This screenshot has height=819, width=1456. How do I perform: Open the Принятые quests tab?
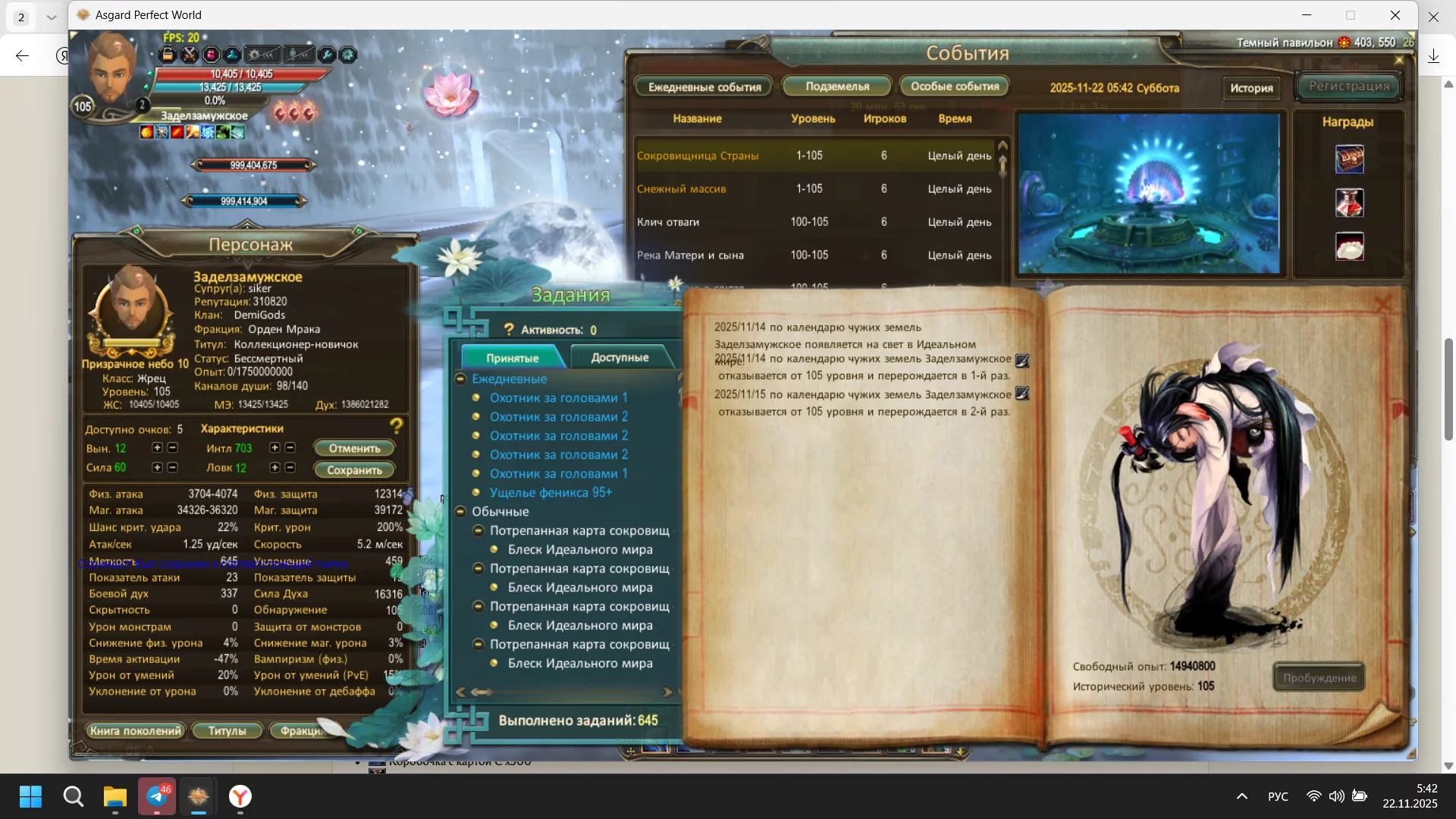point(513,358)
